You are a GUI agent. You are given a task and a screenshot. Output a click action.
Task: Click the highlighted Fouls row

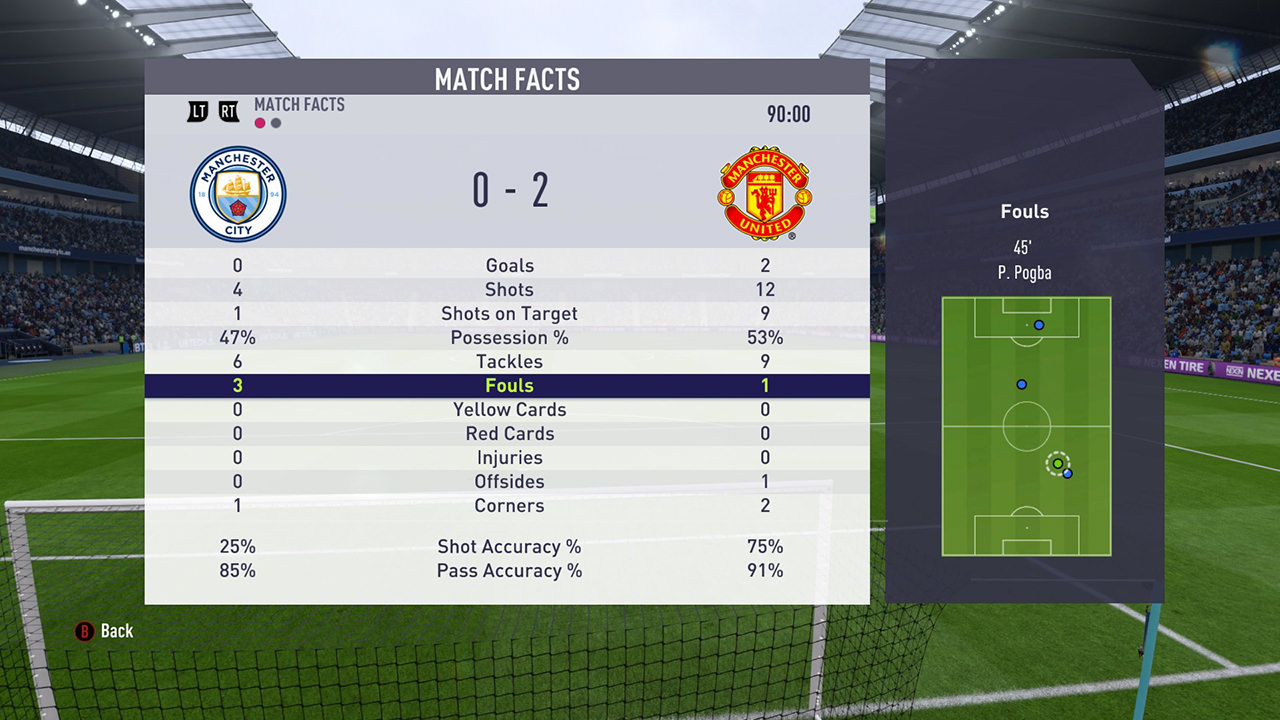509,386
